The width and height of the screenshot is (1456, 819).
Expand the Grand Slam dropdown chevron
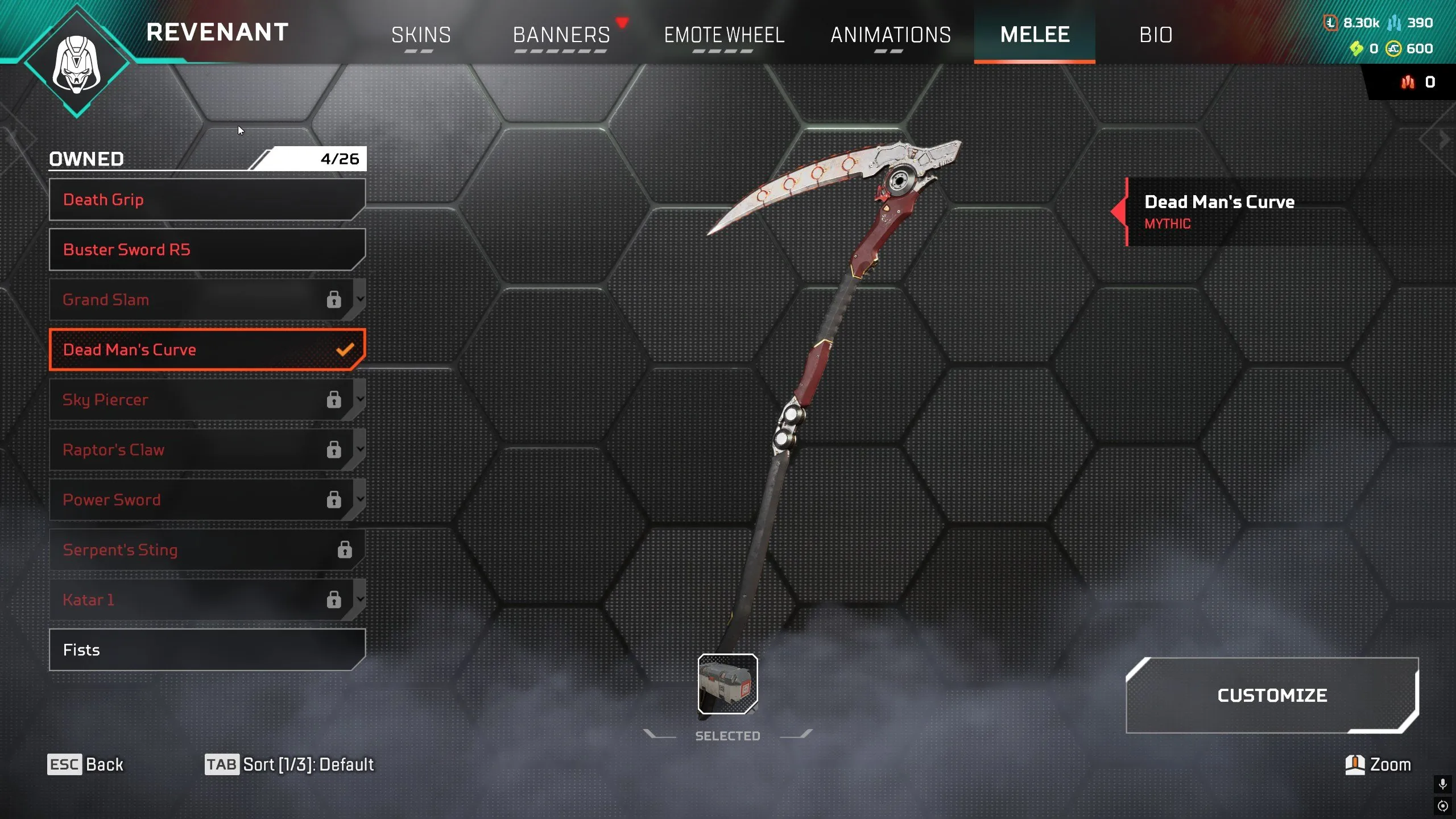click(x=360, y=300)
